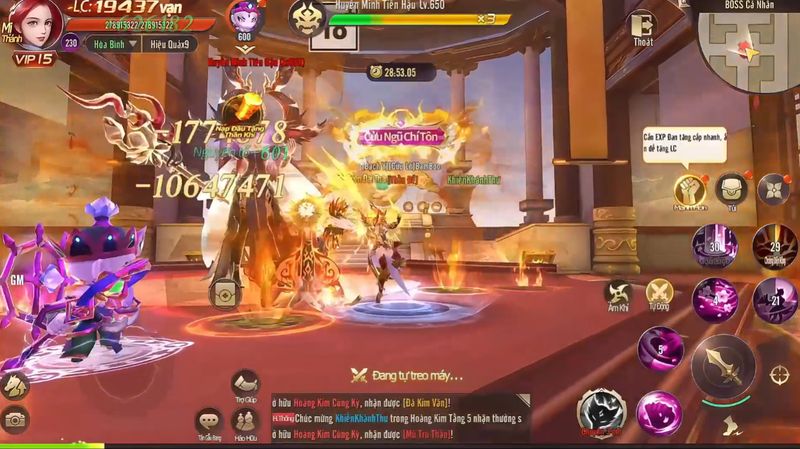Open the flower-shaped menu icon

tap(775, 188)
